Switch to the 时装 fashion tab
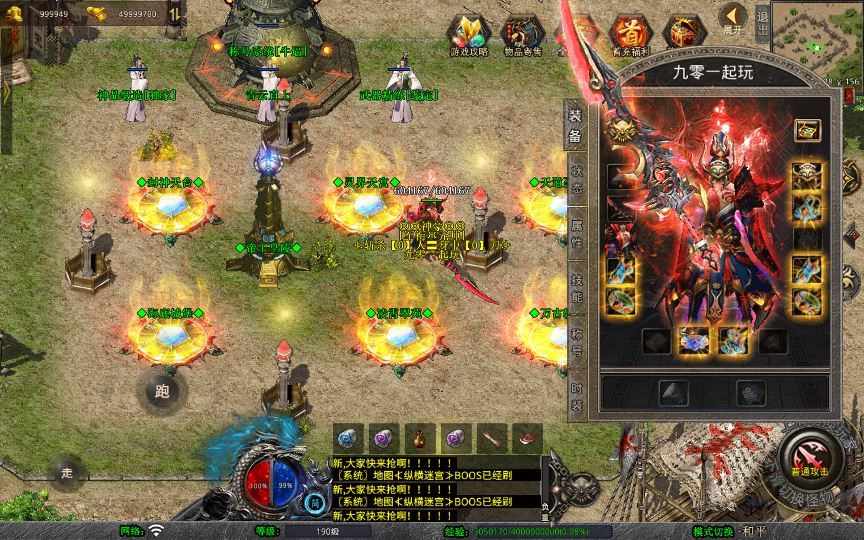The width and height of the screenshot is (864, 540). pyautogui.click(x=576, y=397)
